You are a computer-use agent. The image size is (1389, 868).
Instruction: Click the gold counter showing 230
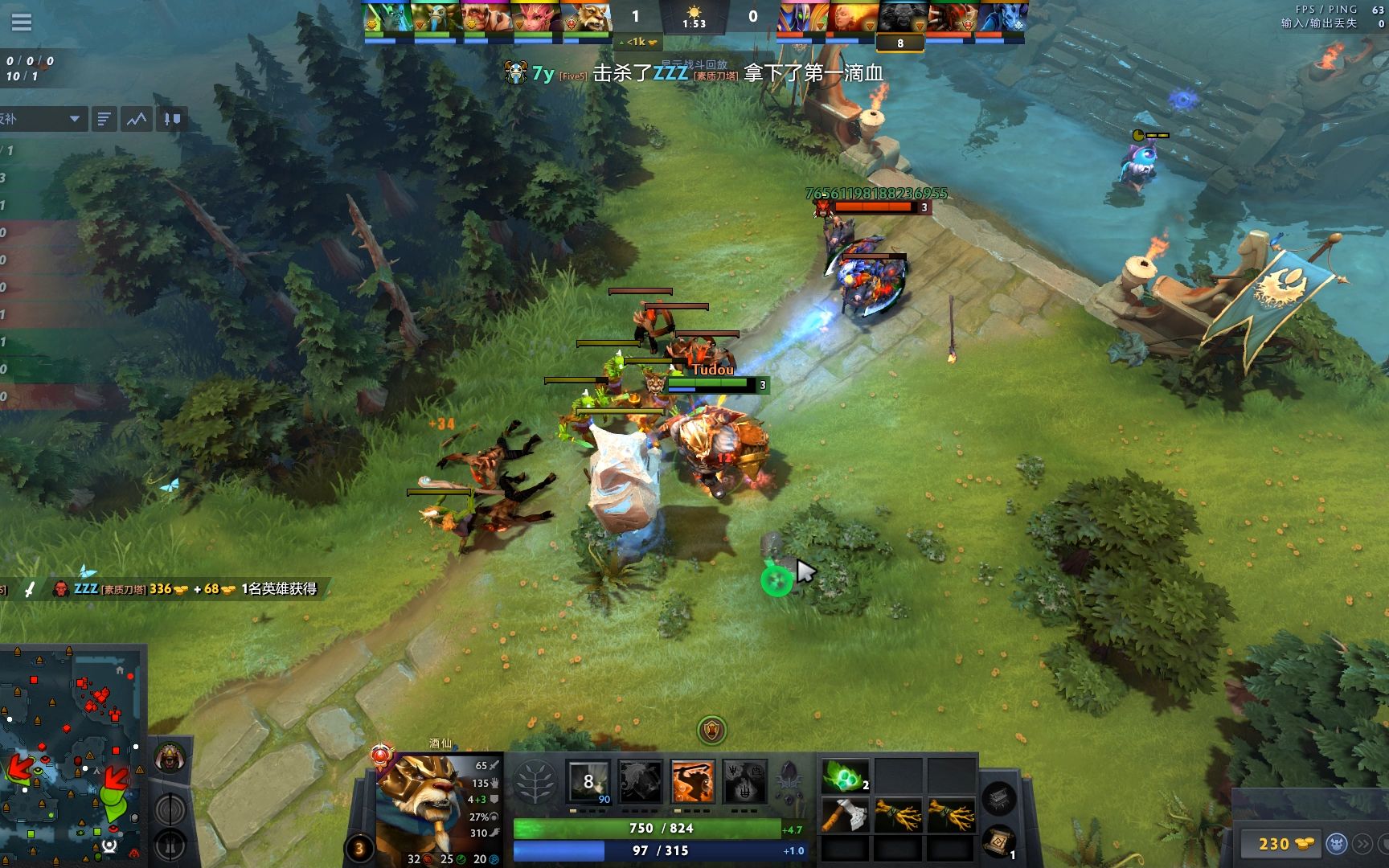(x=1275, y=845)
